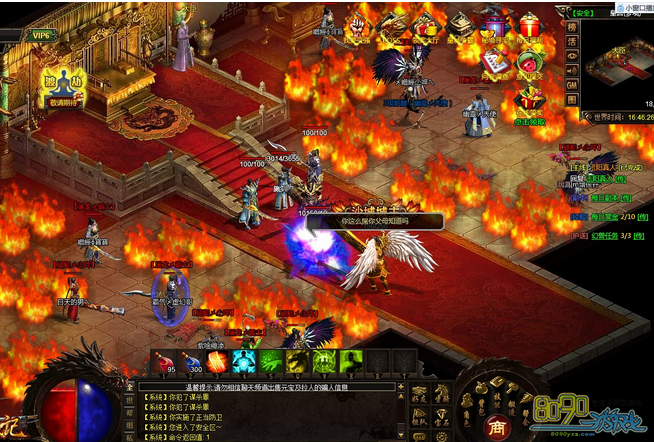Click the 渡劫 meditation figure icon
Image resolution: width=654 pixels, height=442 pixels.
point(62,84)
